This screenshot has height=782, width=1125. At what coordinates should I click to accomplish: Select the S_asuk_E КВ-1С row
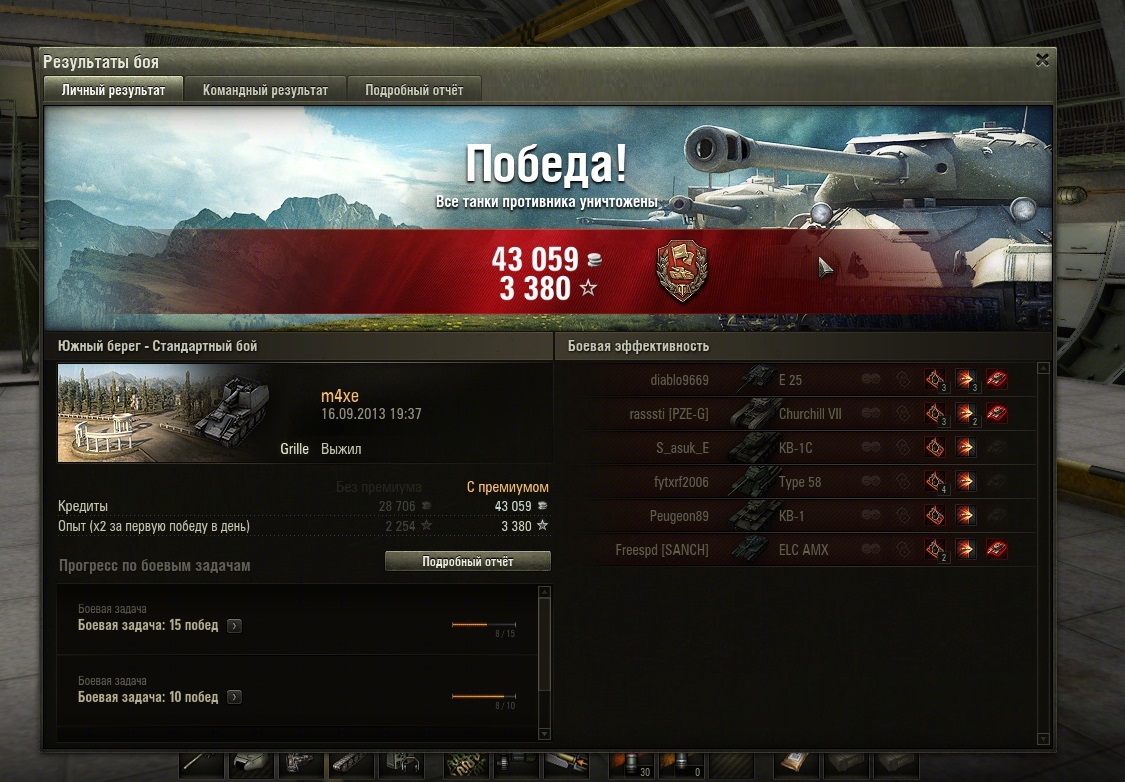point(800,448)
